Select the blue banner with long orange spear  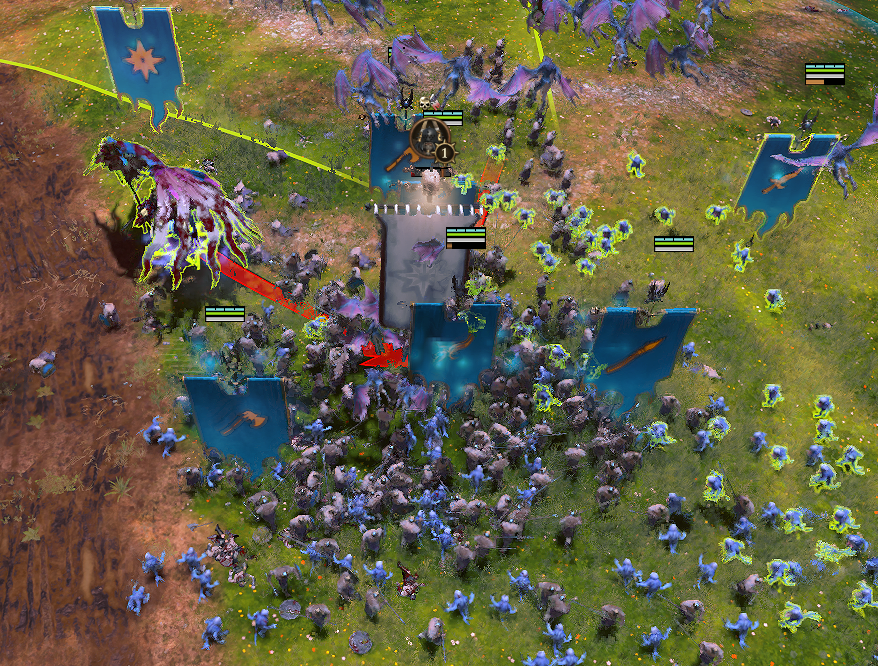pos(641,353)
